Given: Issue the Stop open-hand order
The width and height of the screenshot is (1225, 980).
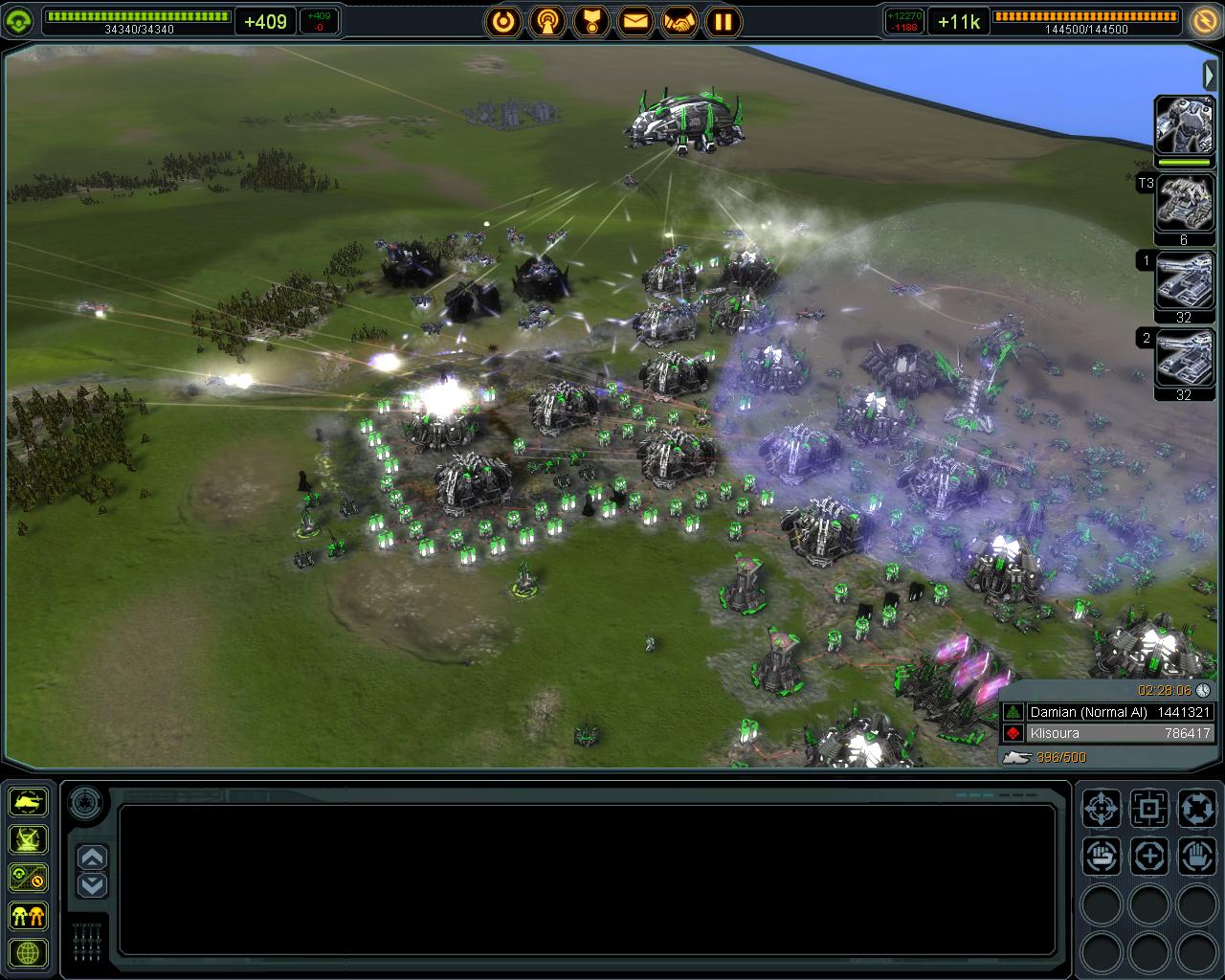Looking at the screenshot, I should [x=1195, y=857].
